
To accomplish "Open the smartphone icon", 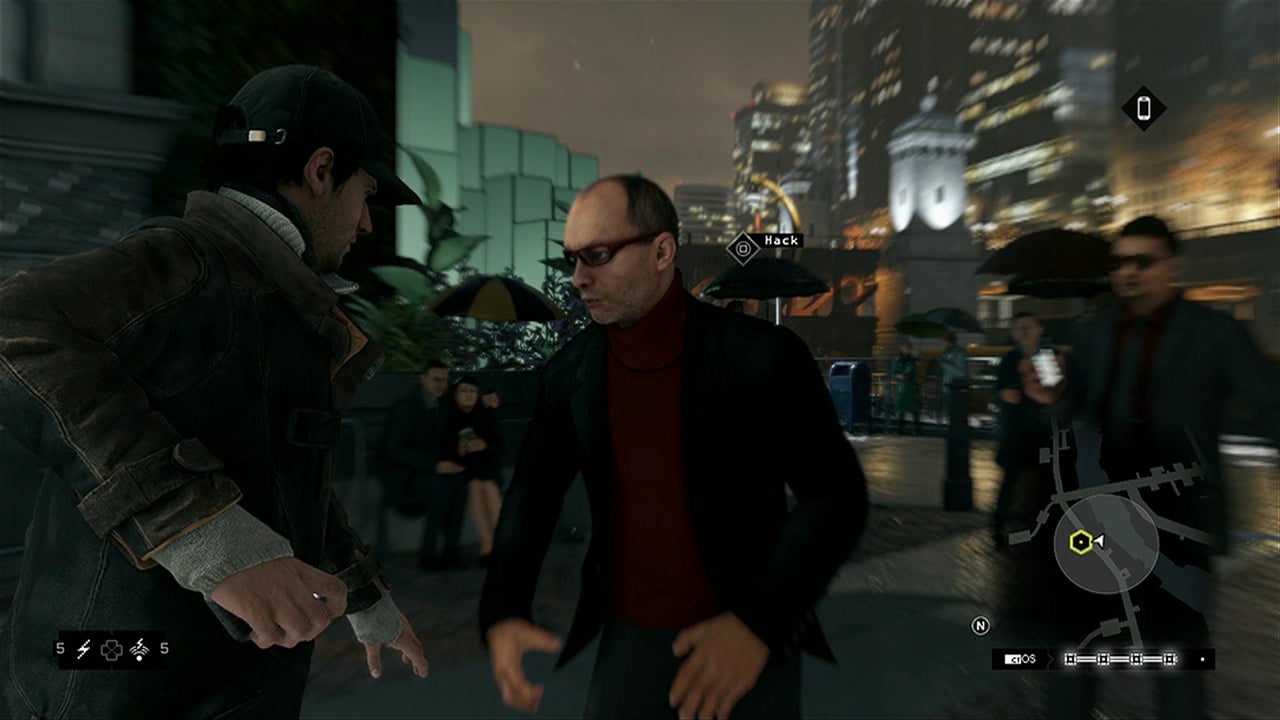I will click(x=1144, y=108).
